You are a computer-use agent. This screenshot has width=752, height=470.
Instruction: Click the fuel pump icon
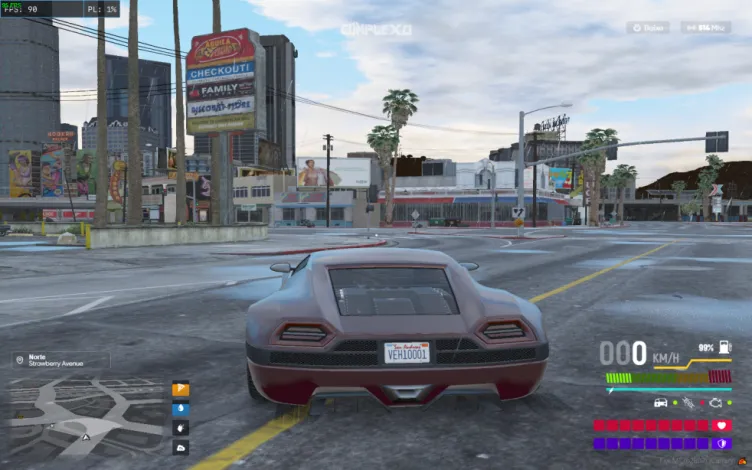(724, 347)
